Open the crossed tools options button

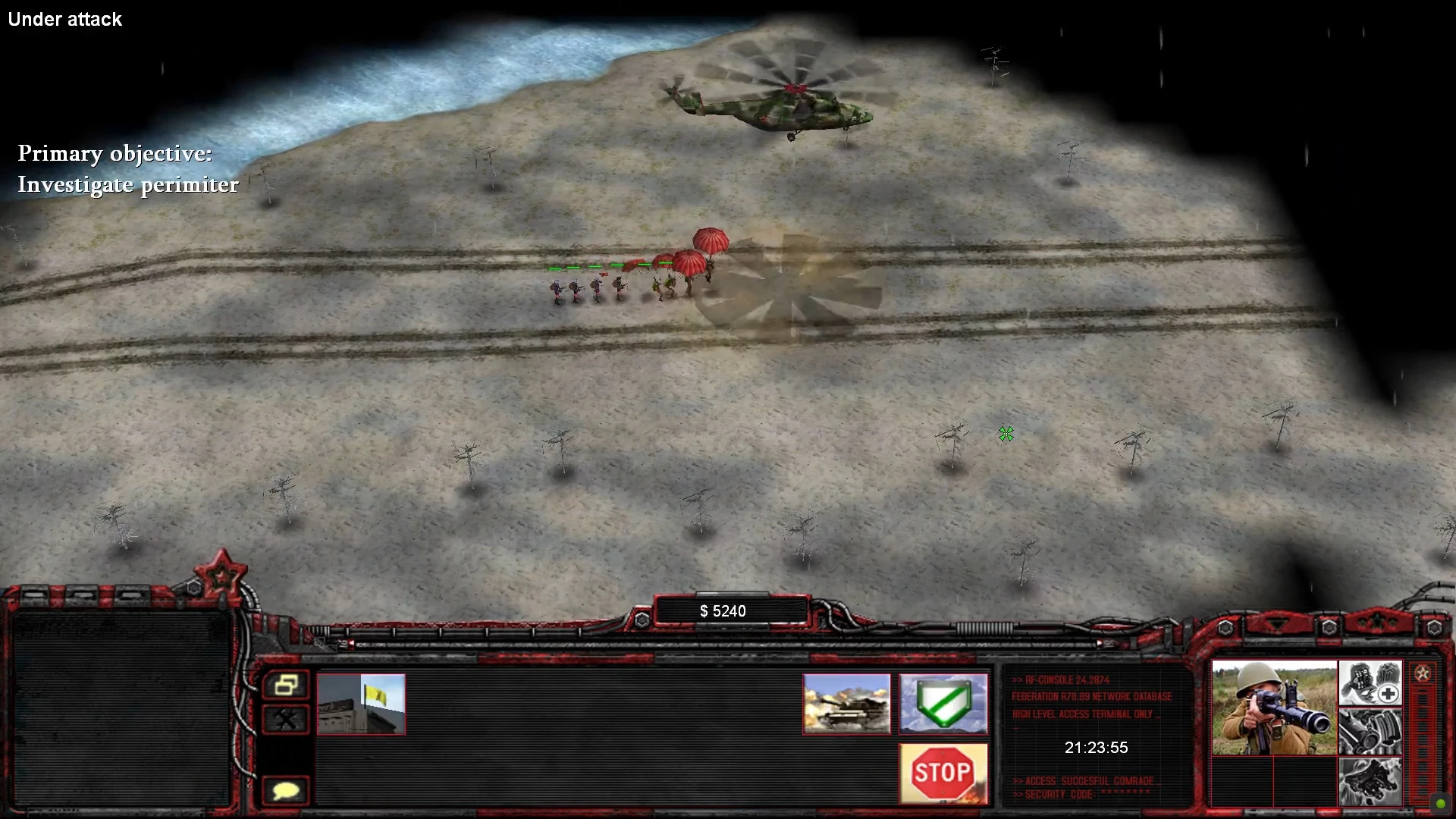tap(286, 719)
